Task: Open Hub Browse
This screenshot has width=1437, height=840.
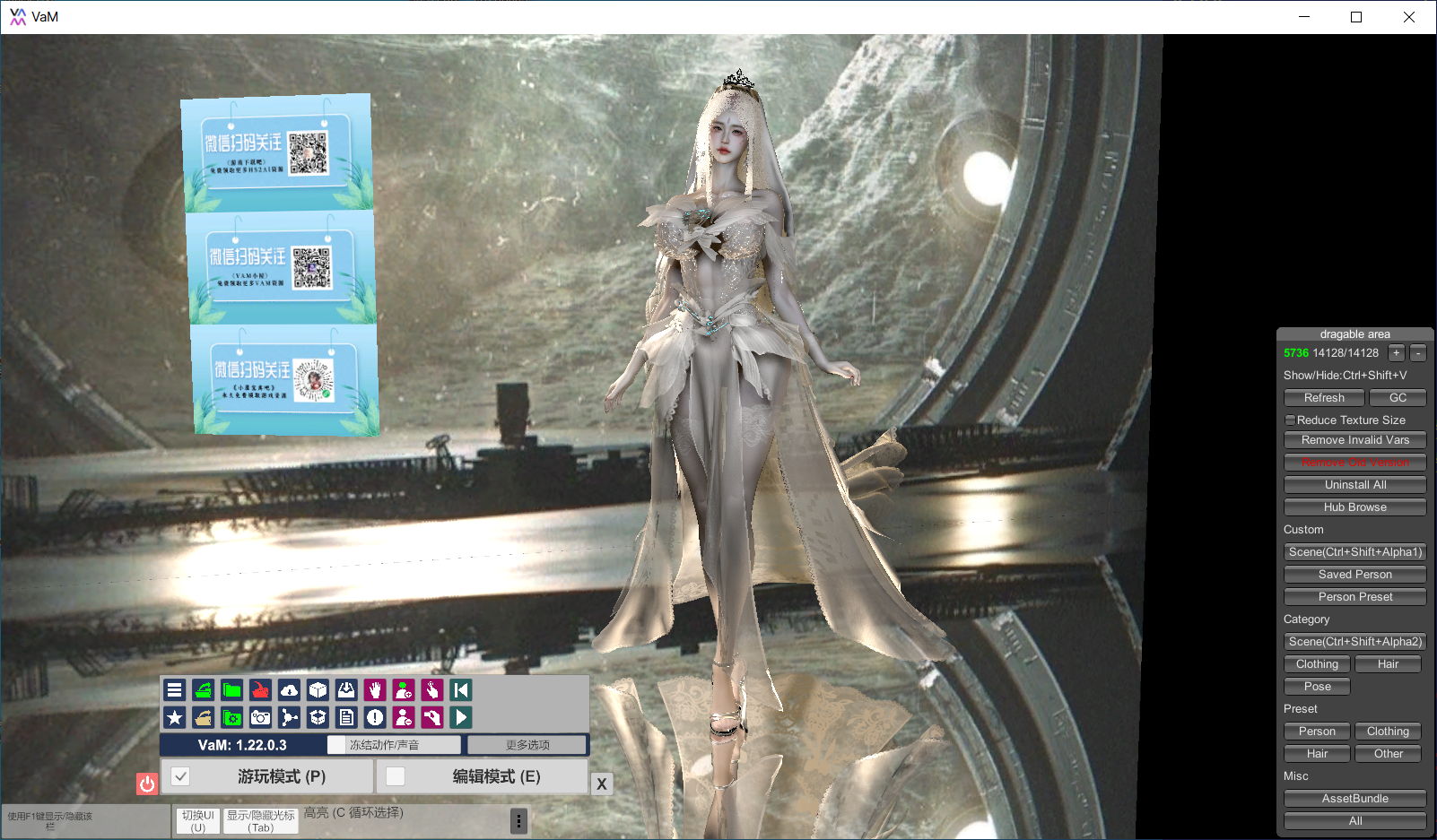Action: click(x=1354, y=507)
